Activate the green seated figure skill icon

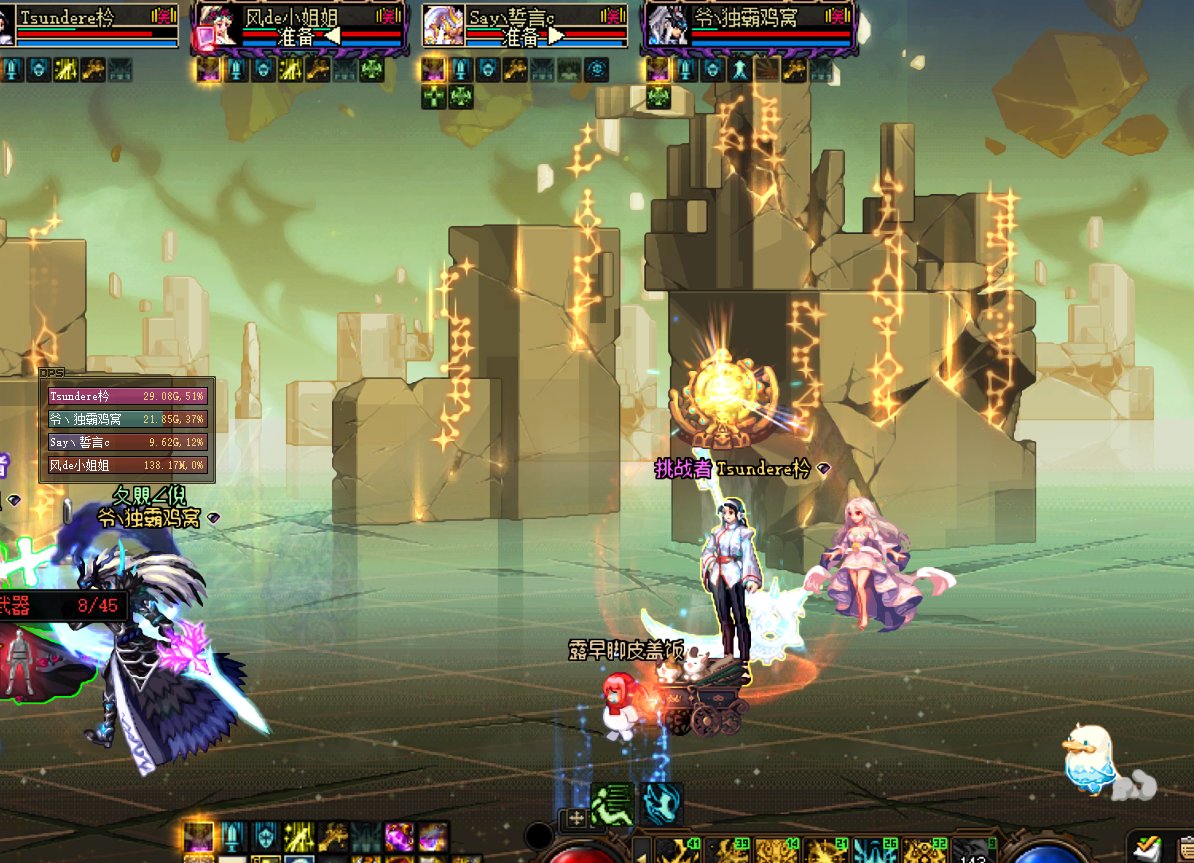point(610,804)
